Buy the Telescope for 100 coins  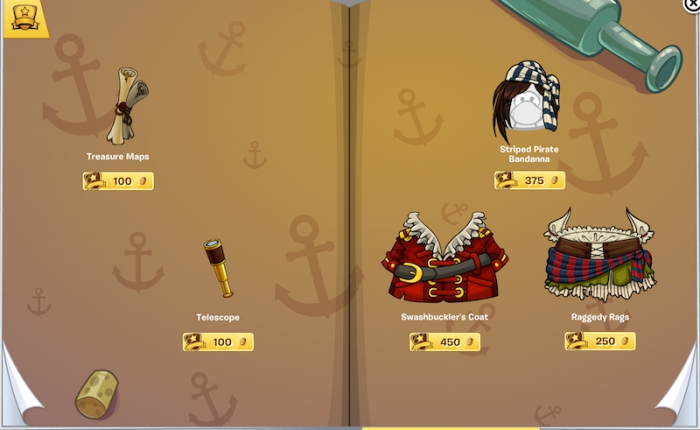pyautogui.click(x=218, y=342)
